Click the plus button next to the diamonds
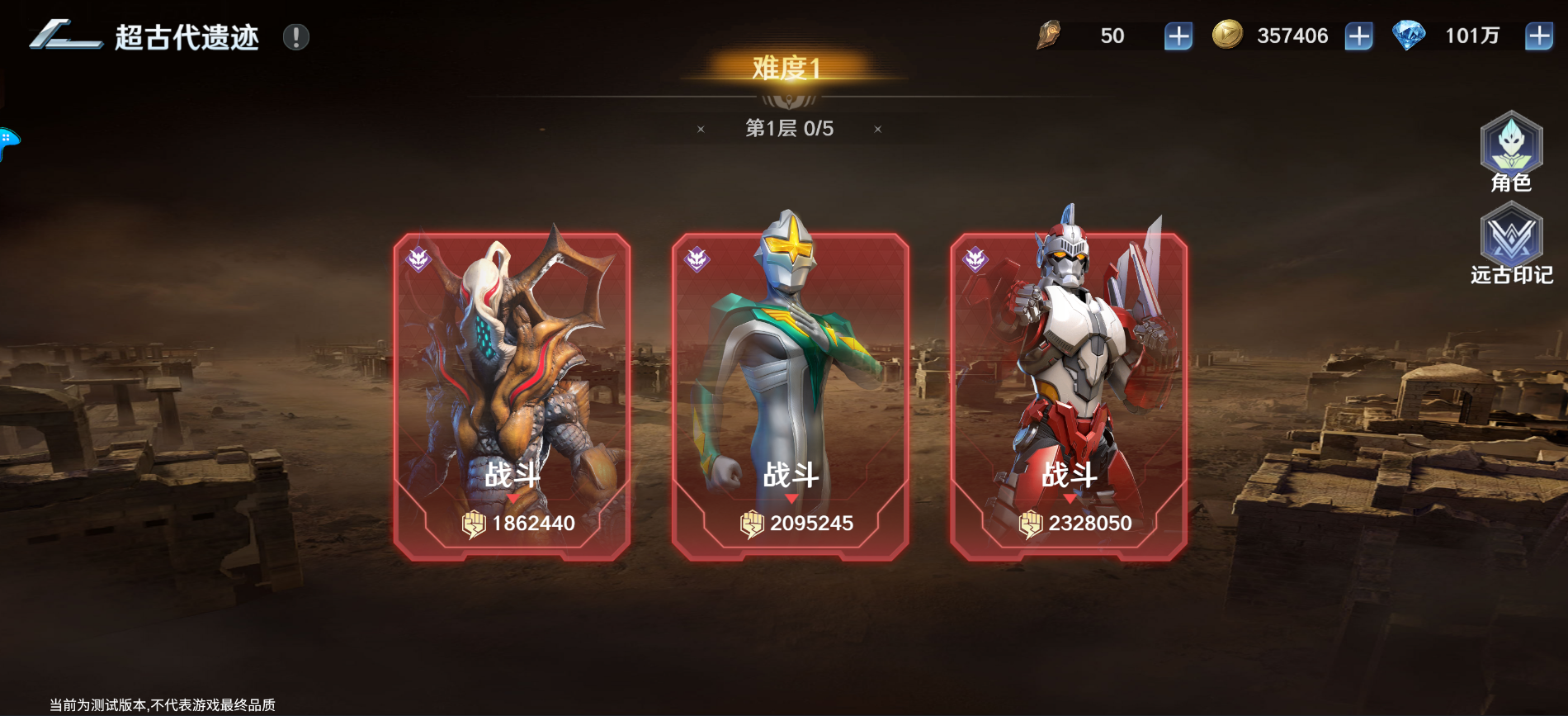Image resolution: width=1568 pixels, height=716 pixels. 1540,36
